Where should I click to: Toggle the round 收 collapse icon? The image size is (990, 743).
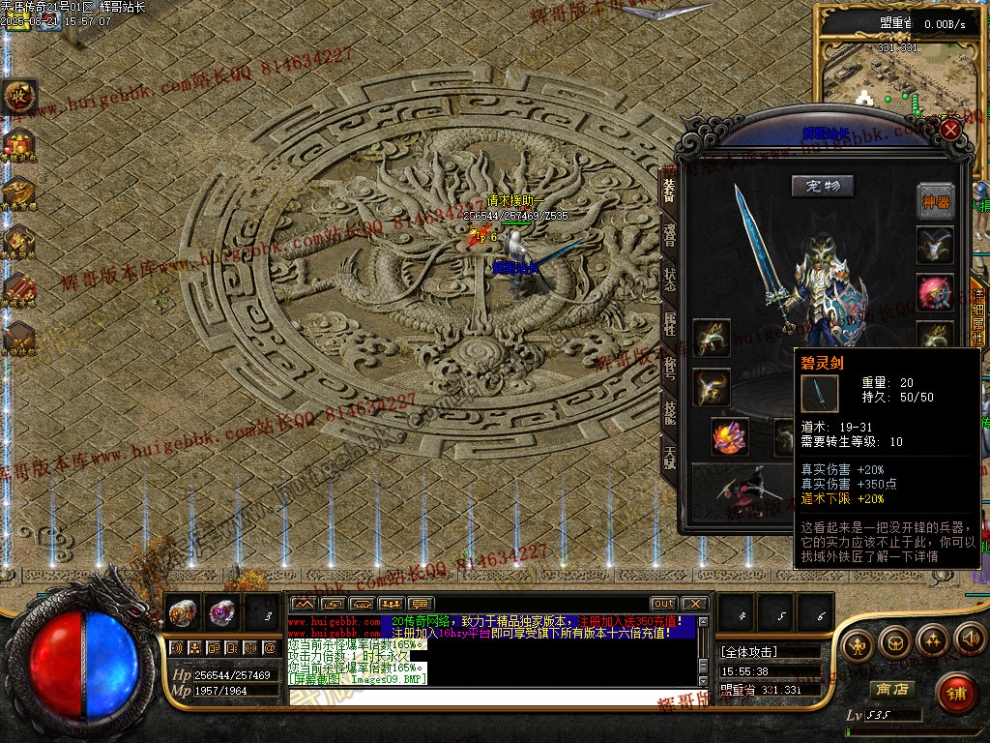[x=19, y=97]
